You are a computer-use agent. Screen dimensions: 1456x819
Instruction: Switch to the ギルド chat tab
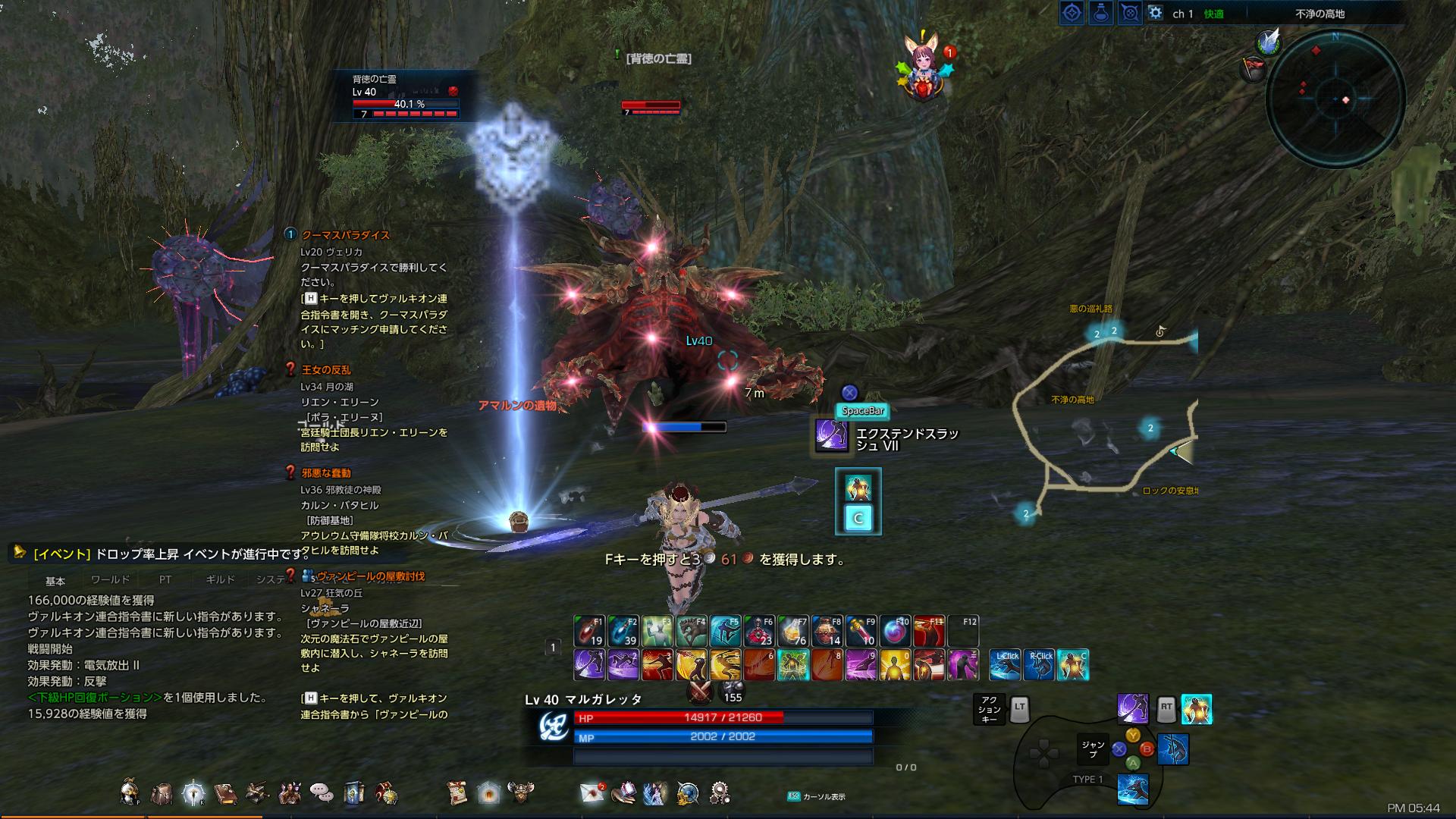(220, 579)
